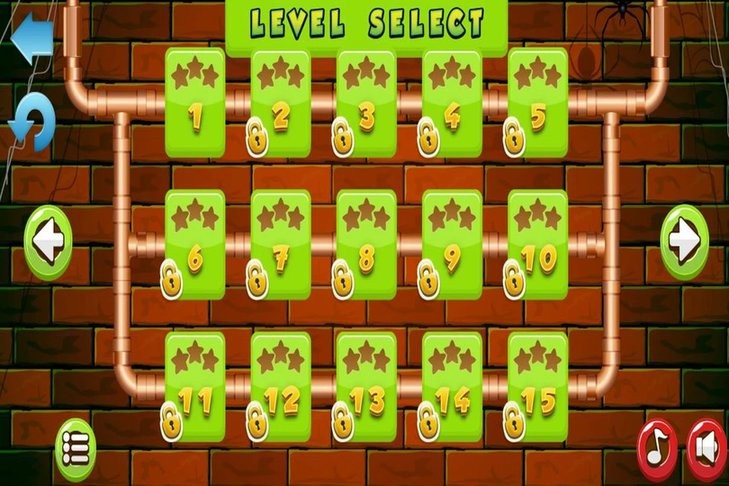Toggle the sound speaker button
Screen dimensions: 729x486
pyautogui.click(x=706, y=447)
